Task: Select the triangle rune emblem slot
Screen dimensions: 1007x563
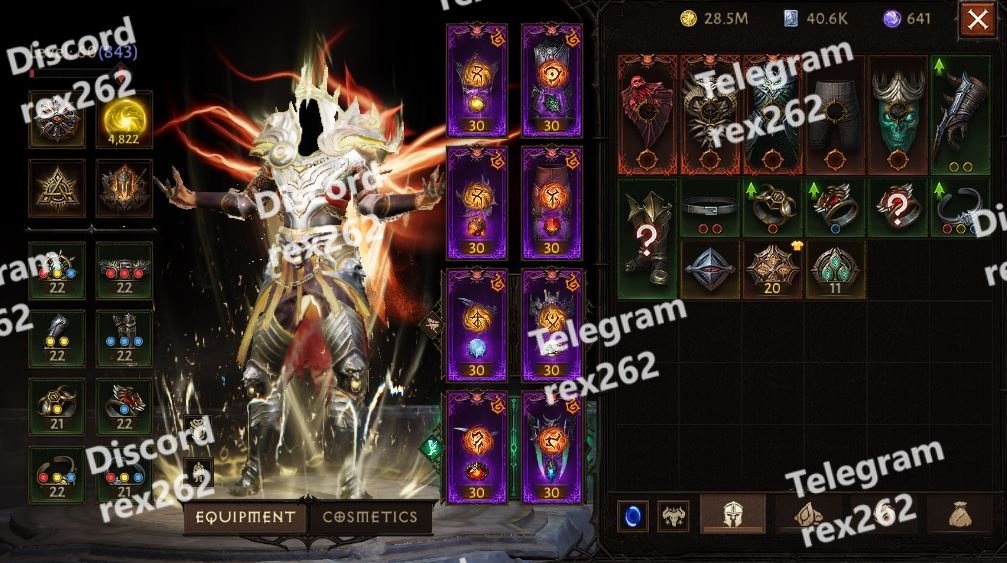Action: coord(56,187)
